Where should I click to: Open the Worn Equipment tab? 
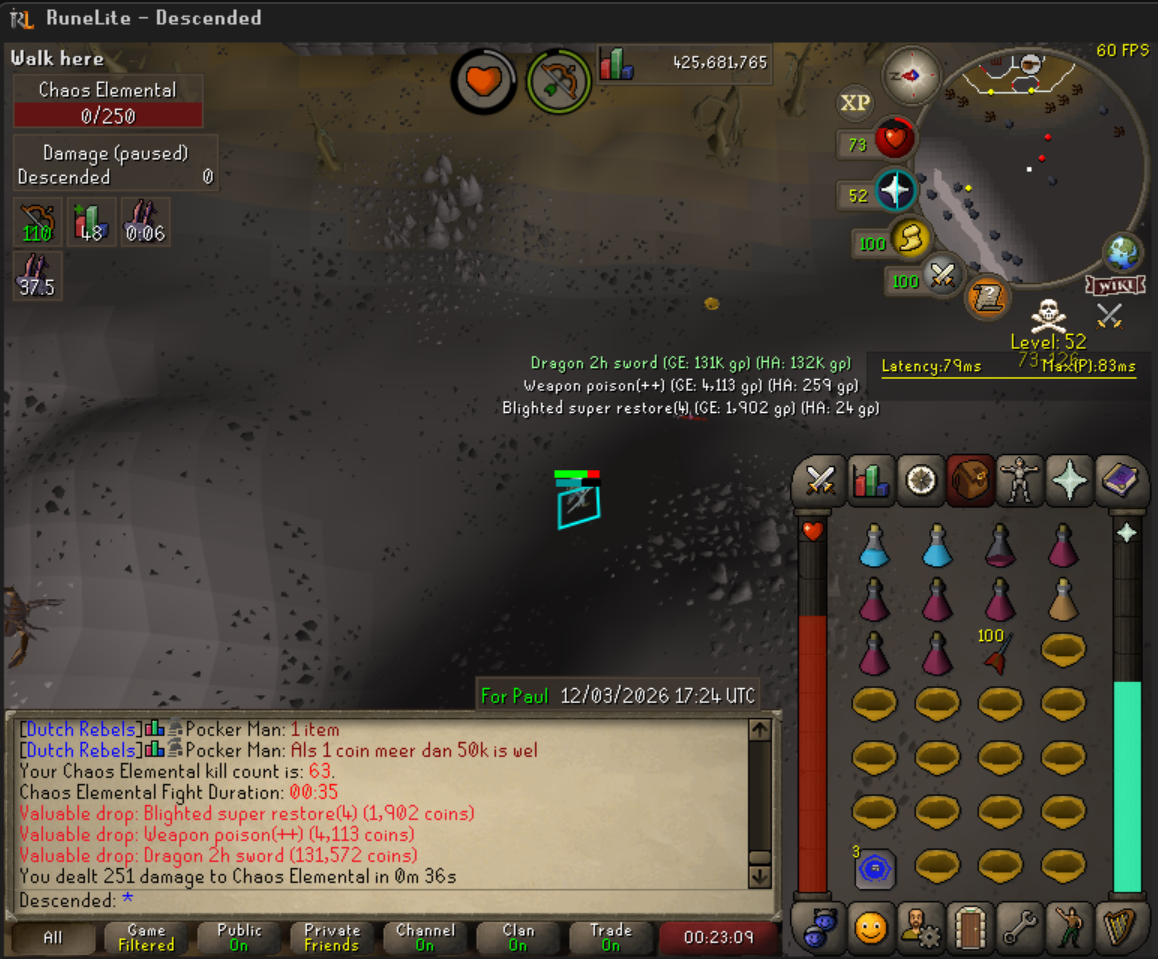1020,481
